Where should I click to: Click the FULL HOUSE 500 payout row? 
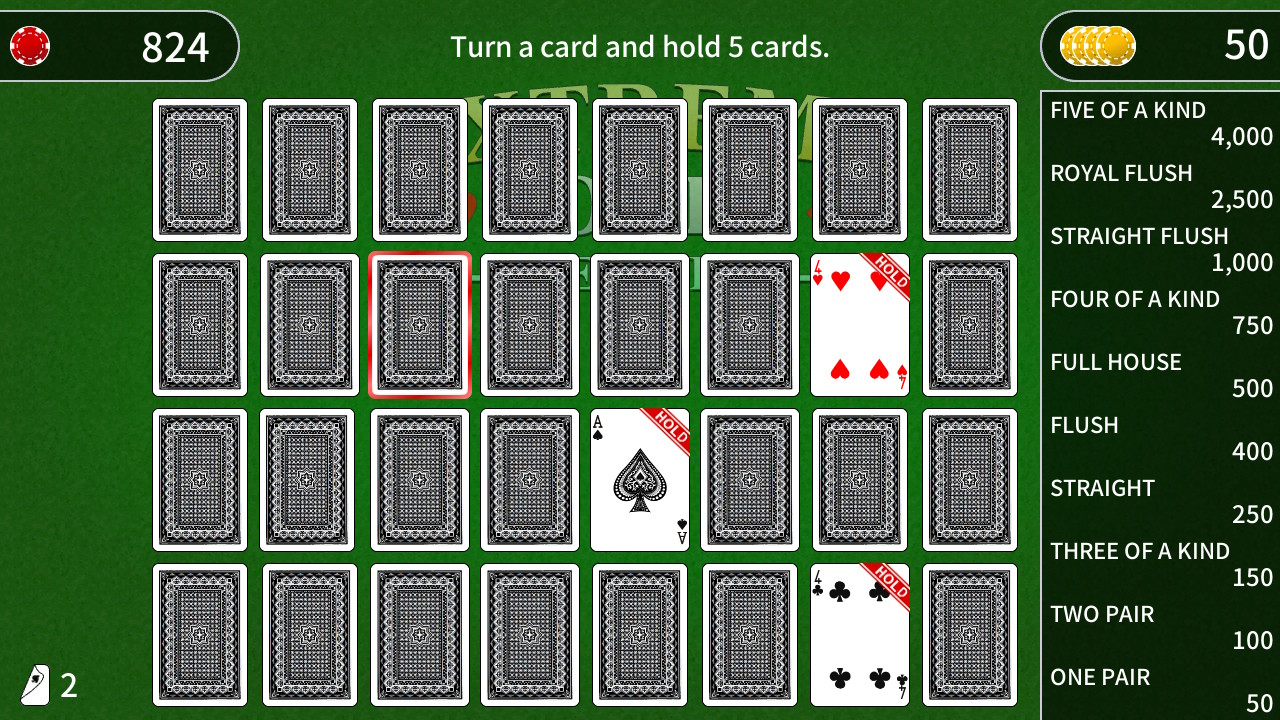pyautogui.click(x=1160, y=374)
